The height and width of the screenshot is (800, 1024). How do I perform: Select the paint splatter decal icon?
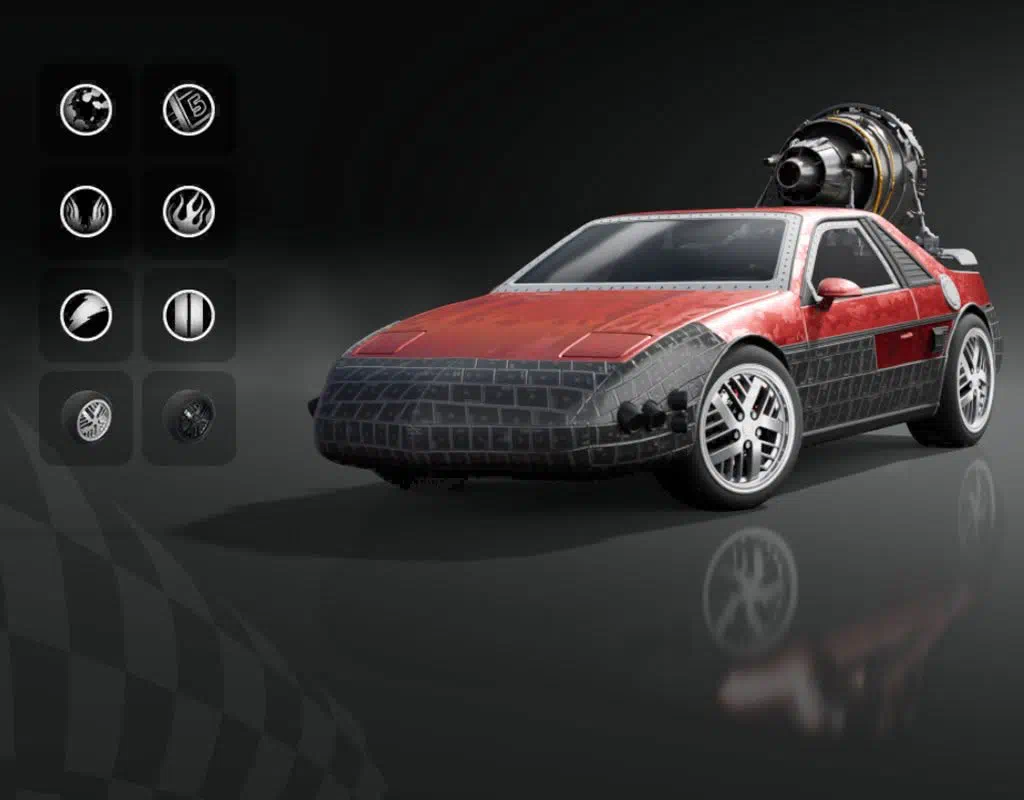pyautogui.click(x=86, y=109)
